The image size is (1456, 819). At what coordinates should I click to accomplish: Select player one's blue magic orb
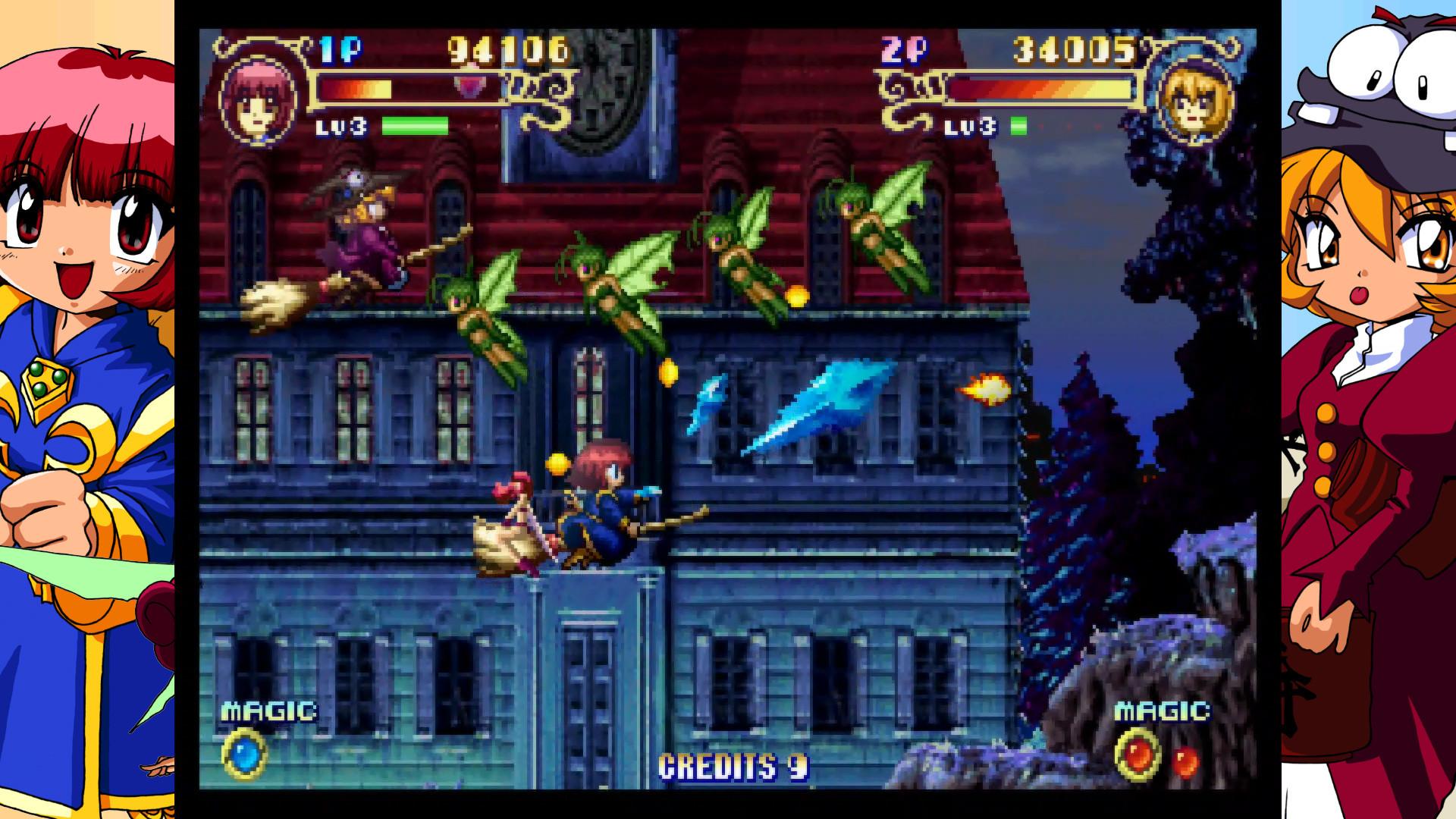point(244,755)
